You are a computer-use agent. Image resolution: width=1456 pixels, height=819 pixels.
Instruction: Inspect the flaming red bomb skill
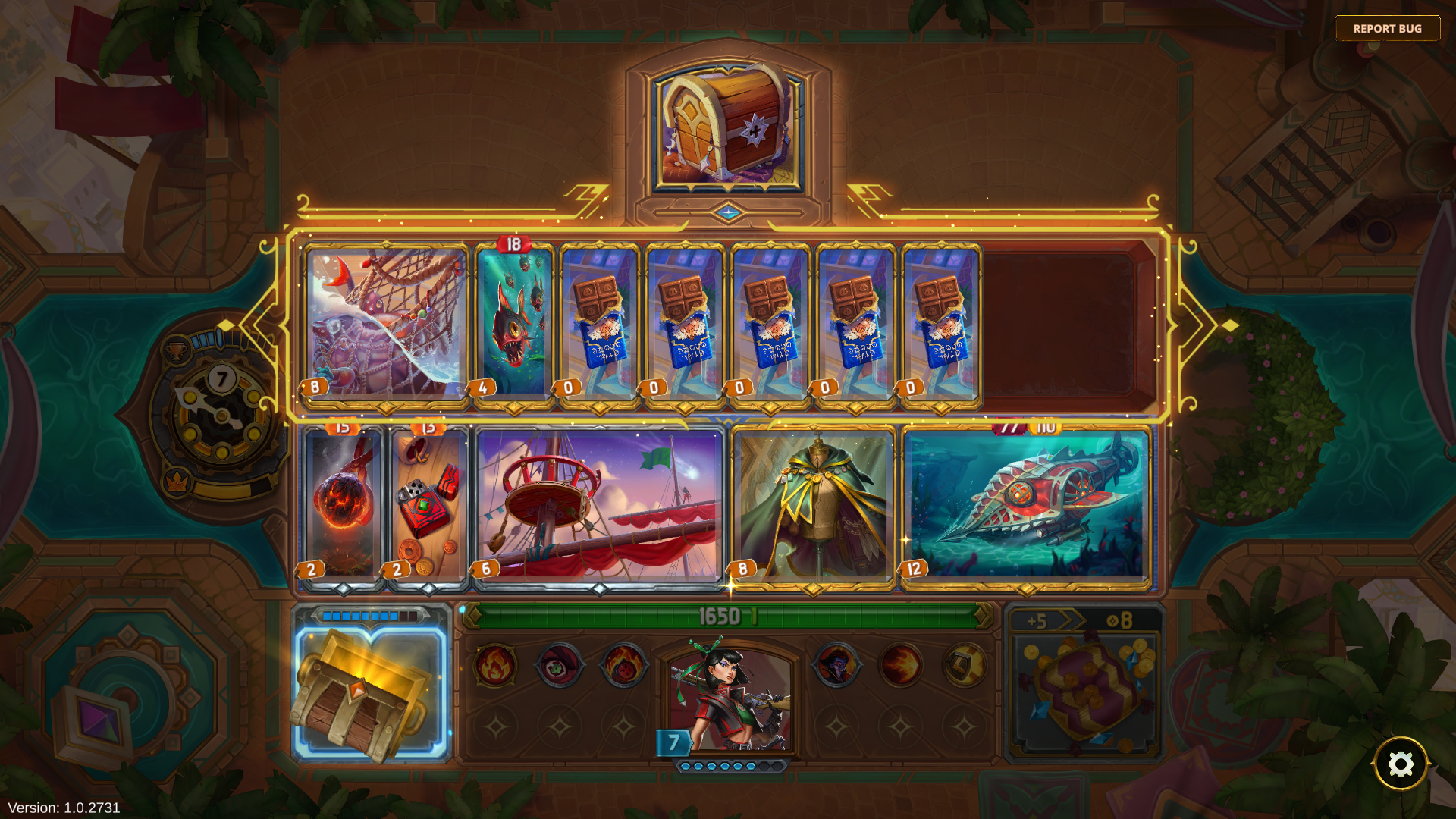[623, 665]
